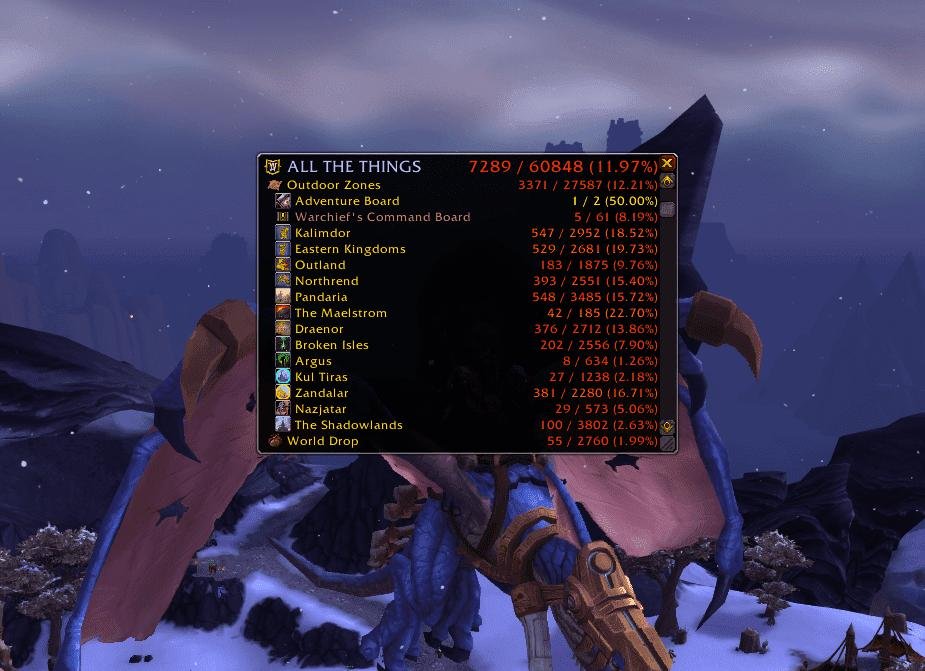Image resolution: width=925 pixels, height=671 pixels.
Task: Open the Adventure Board entry
Action: coord(346,201)
